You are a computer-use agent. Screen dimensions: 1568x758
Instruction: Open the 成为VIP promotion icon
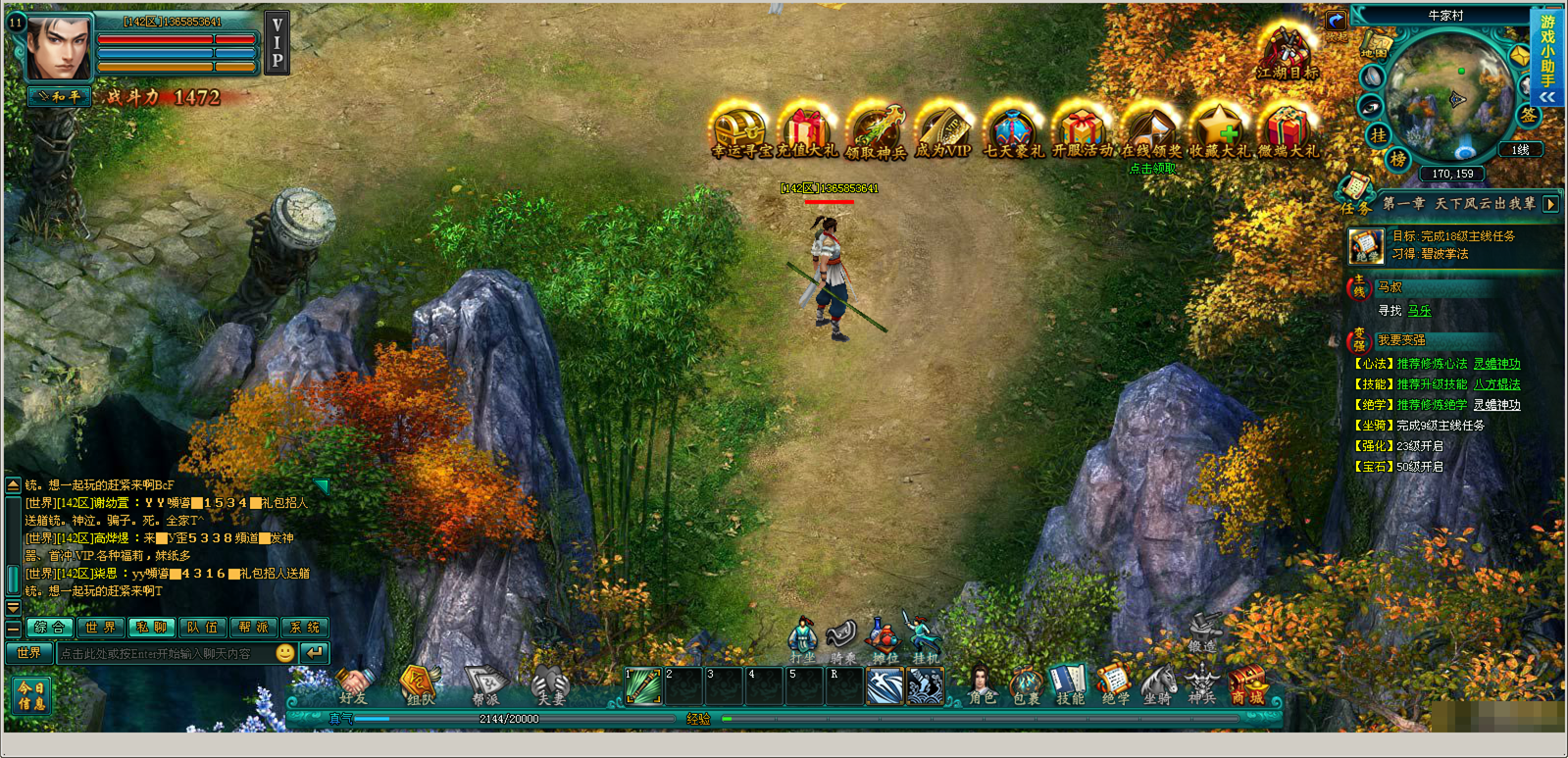942,129
